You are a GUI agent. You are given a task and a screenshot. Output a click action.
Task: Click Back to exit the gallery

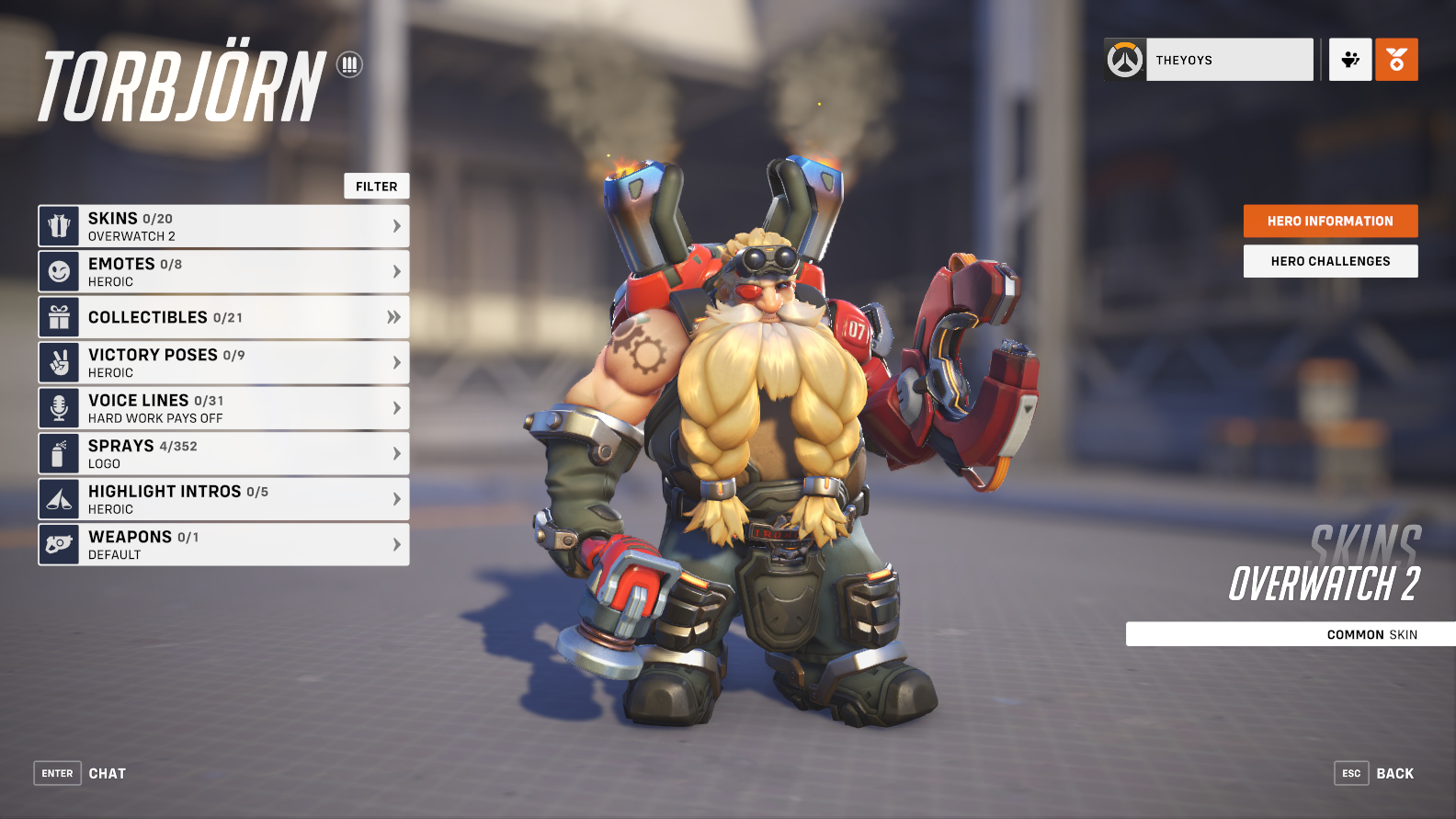pos(1394,773)
